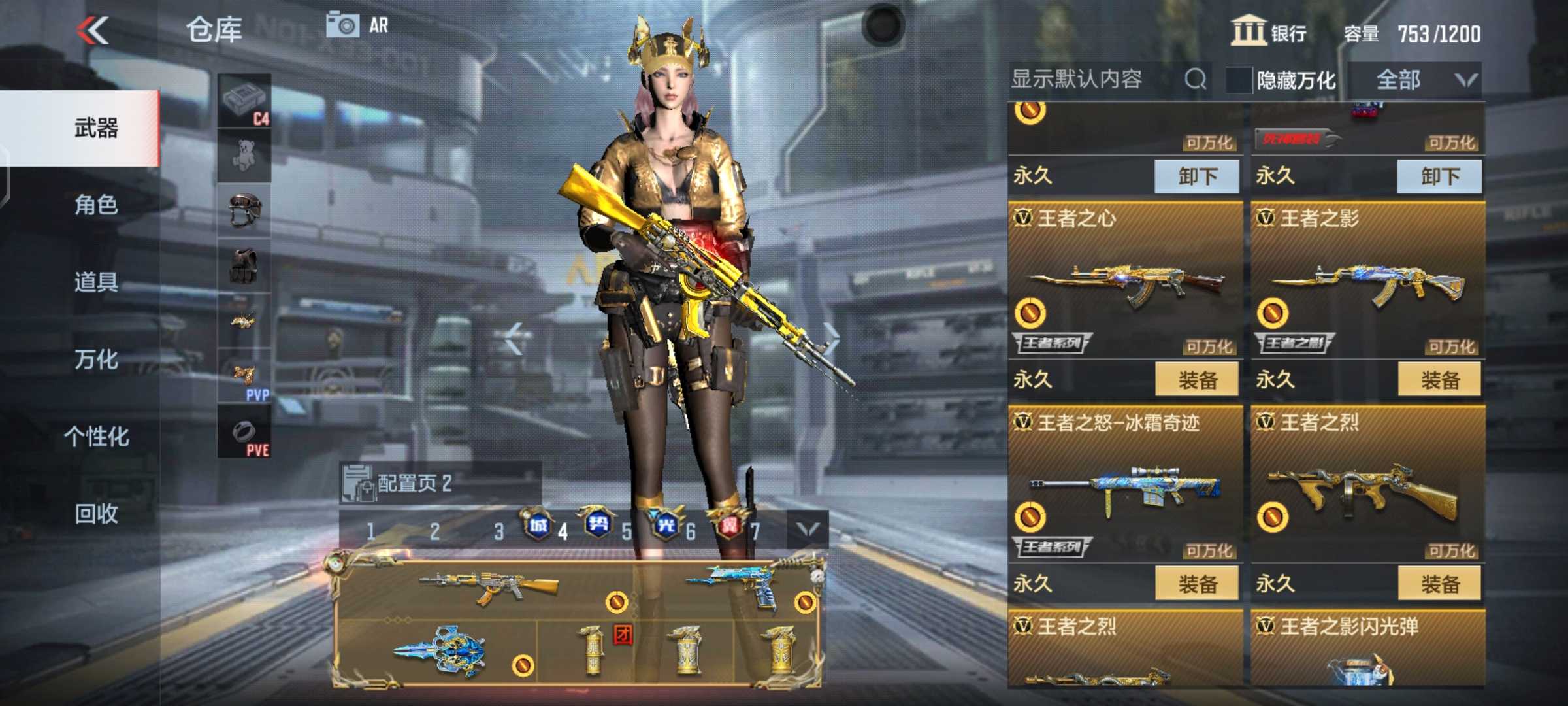Click the search magnifier icon
Viewport: 1568px width, 706px height.
coord(1197,80)
